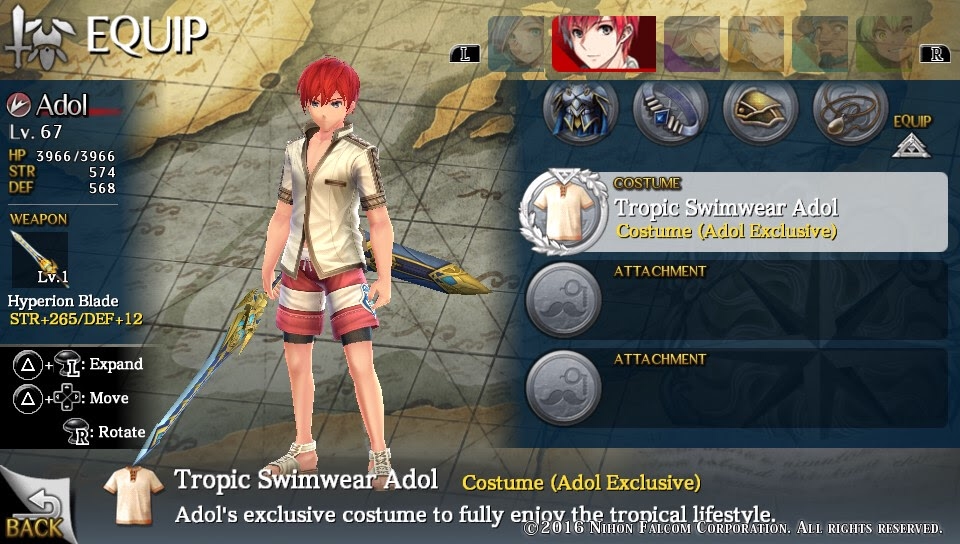Switch to the blue-haired character portrait

click(516, 44)
